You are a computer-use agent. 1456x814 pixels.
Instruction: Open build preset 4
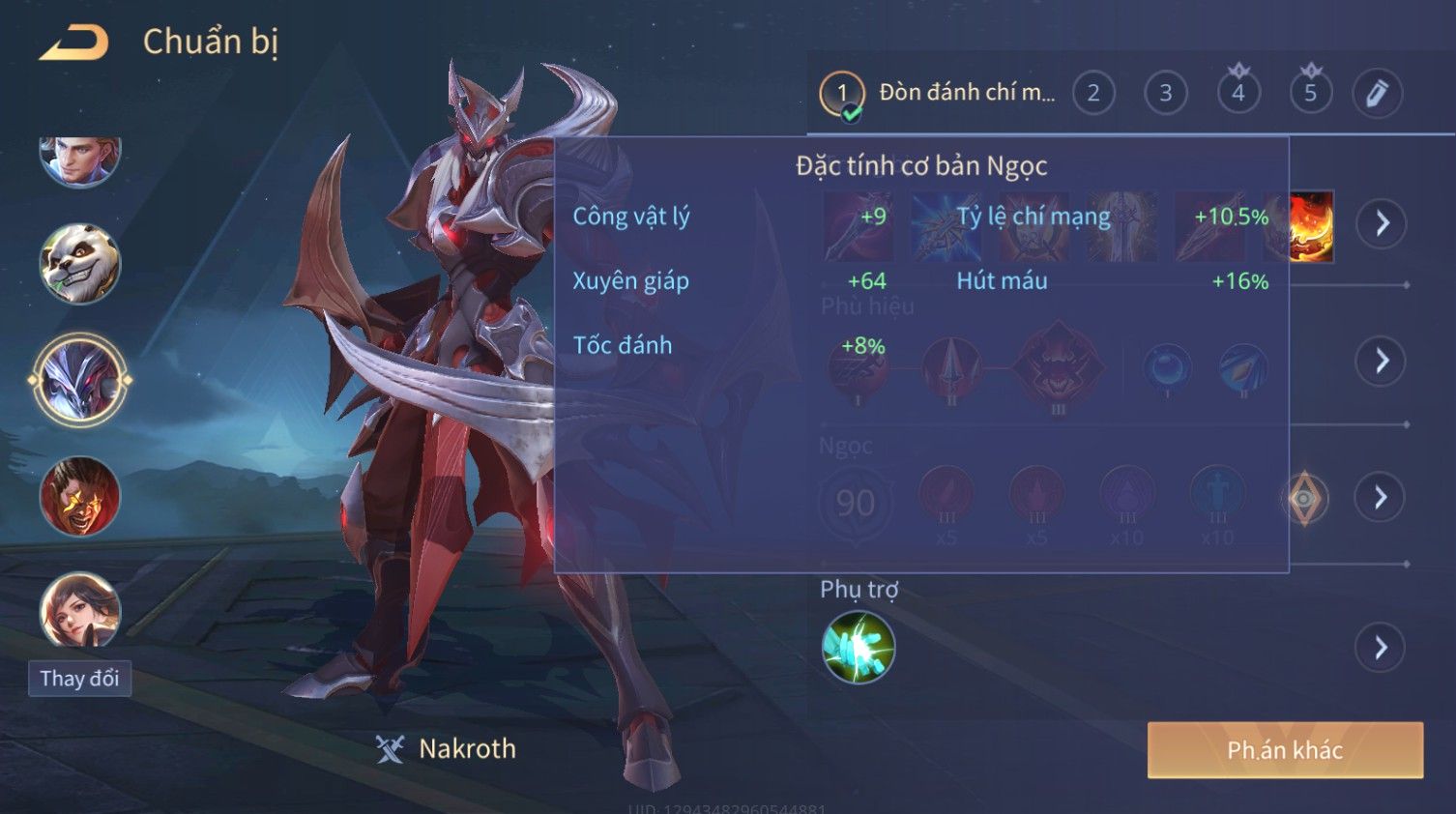click(1238, 93)
